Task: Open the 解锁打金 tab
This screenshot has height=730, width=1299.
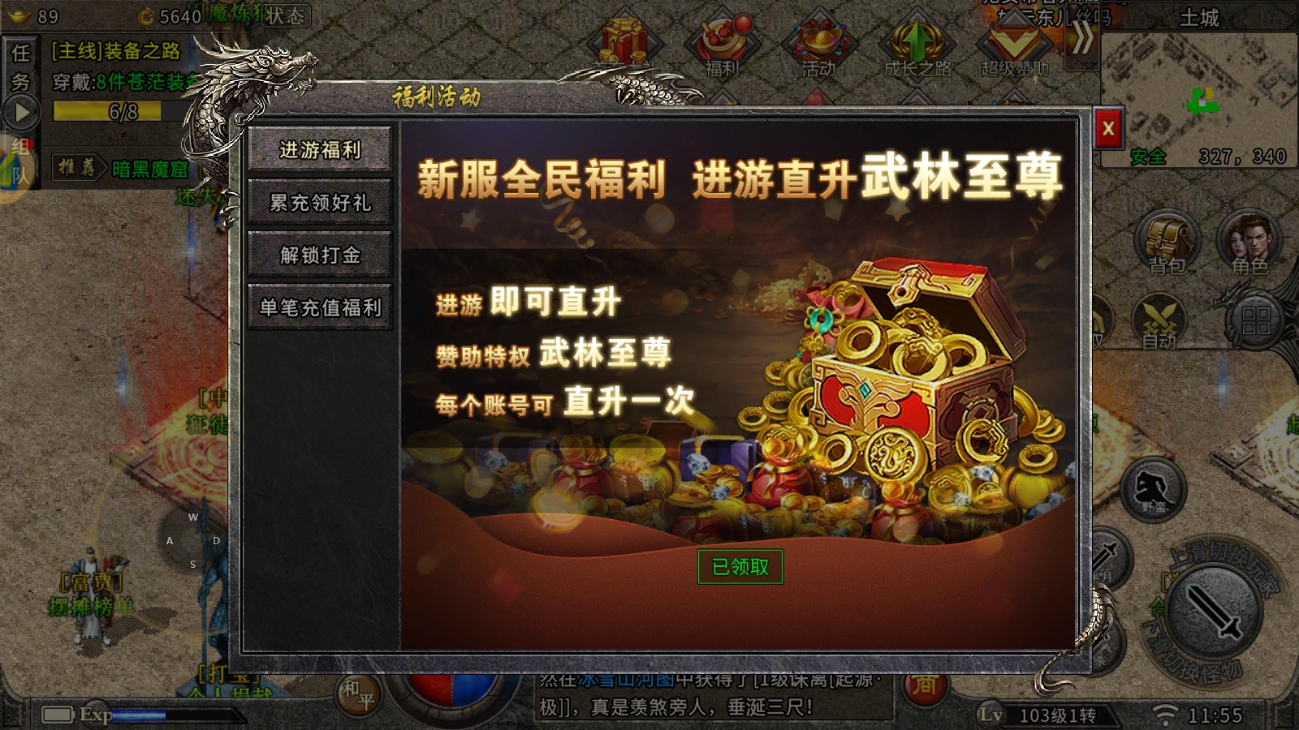Action: [x=320, y=255]
